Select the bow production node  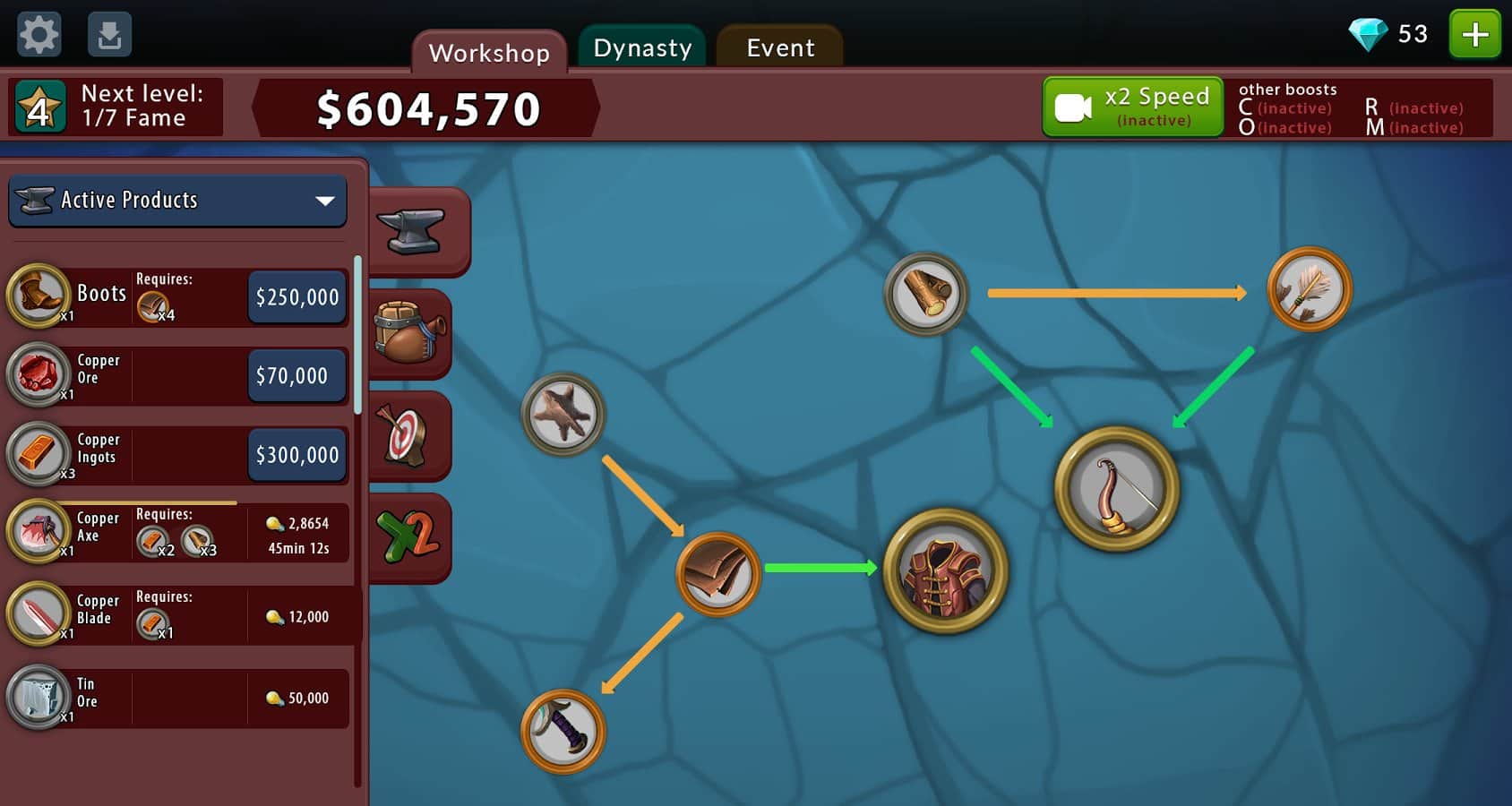tap(1116, 489)
